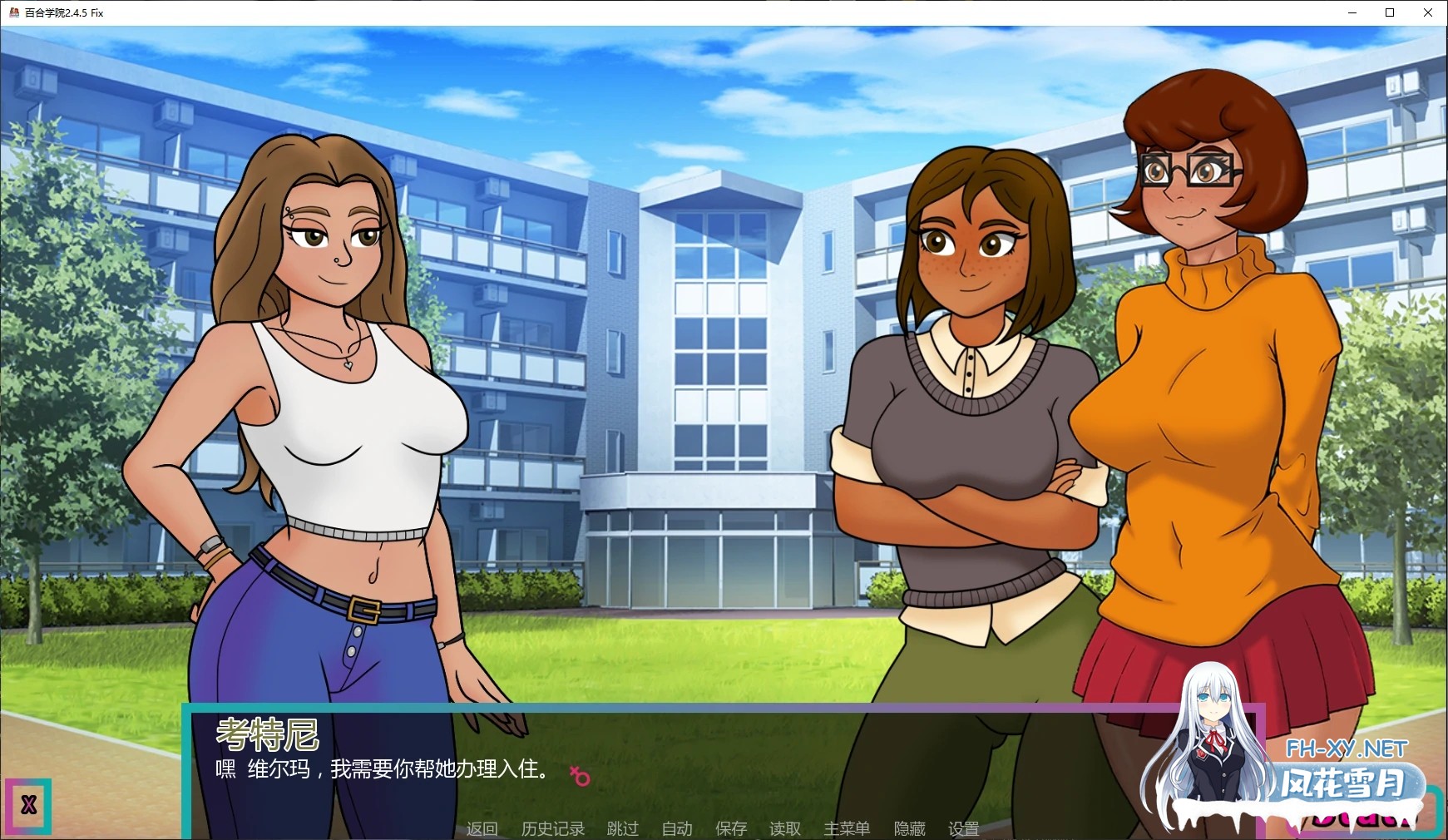
Task: Open the 历史记录 dialogue history
Action: [x=553, y=828]
